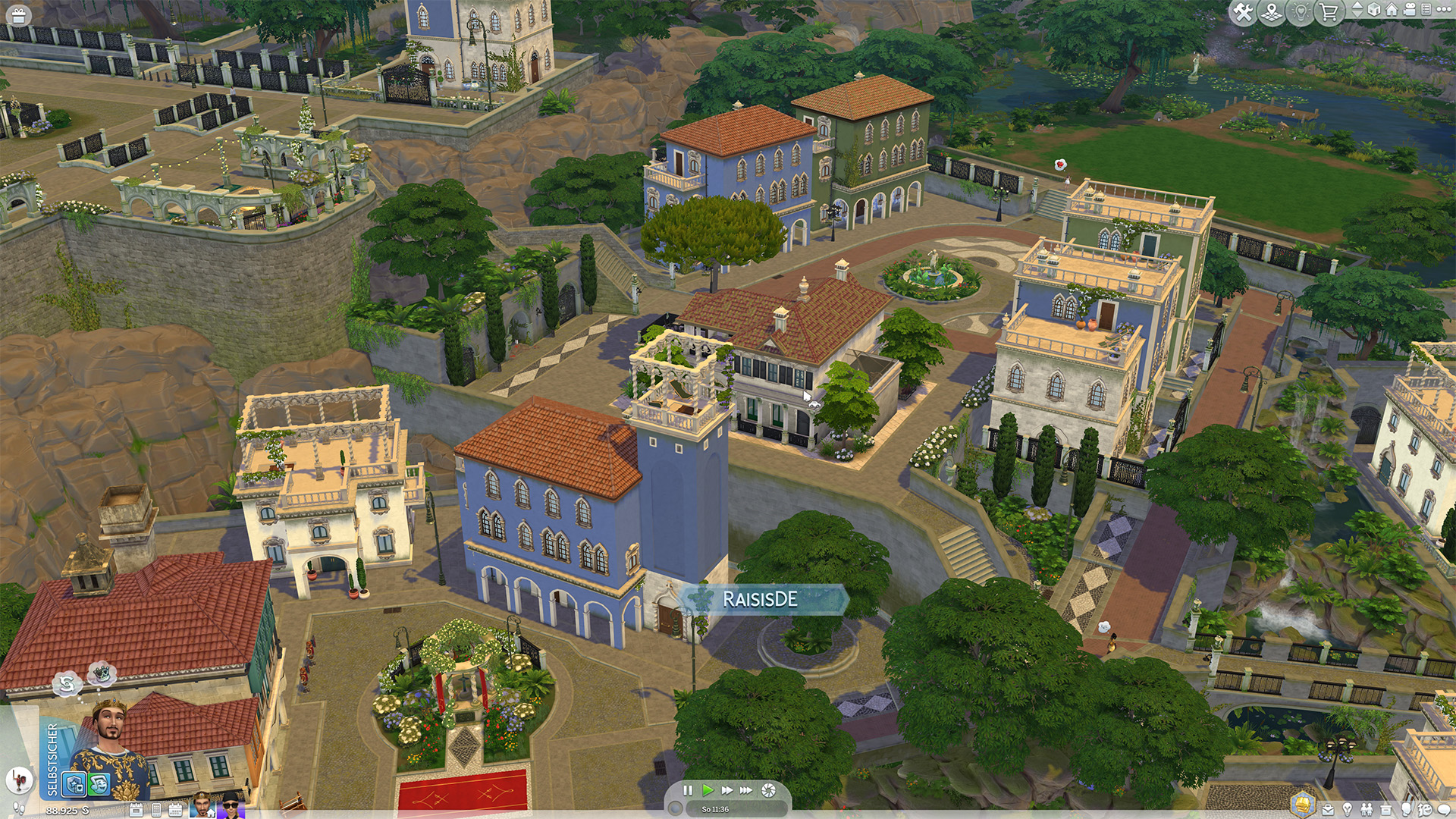Click the house icon in the top bar
This screenshot has width=1456, height=819.
(x=1392, y=10)
